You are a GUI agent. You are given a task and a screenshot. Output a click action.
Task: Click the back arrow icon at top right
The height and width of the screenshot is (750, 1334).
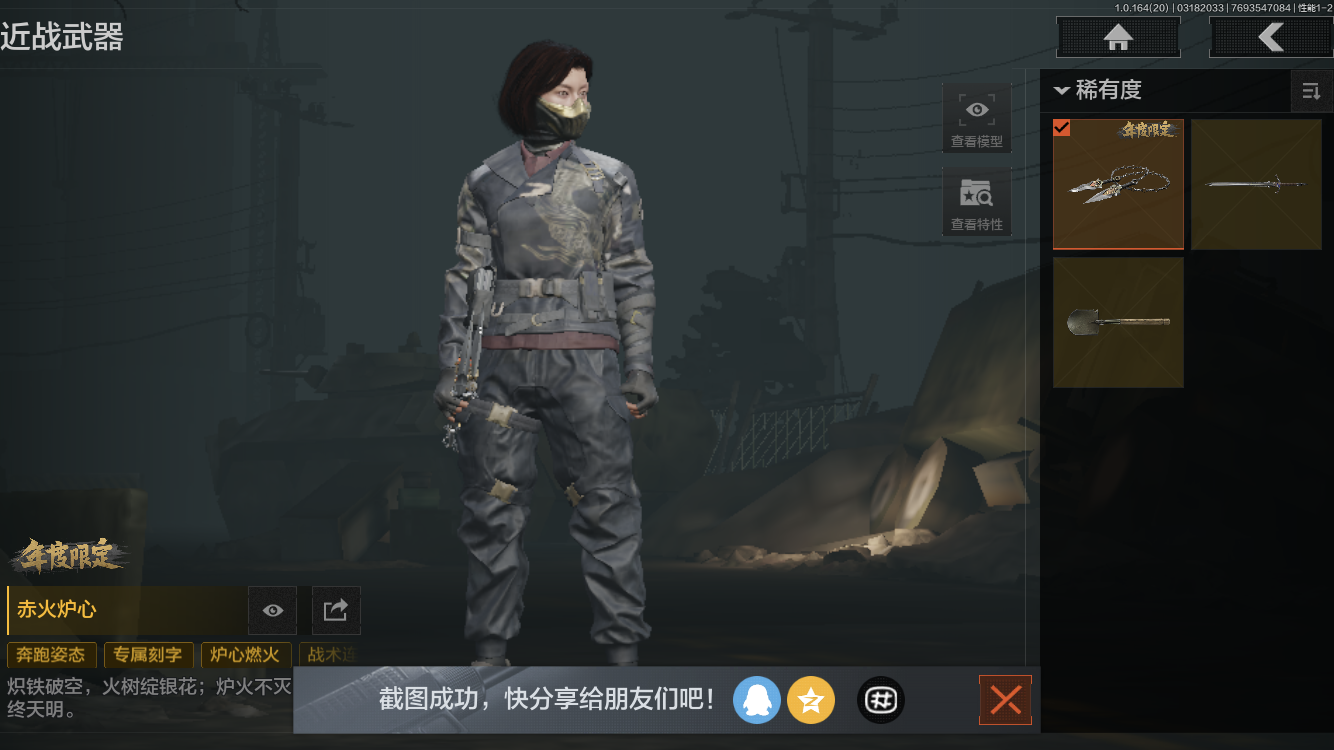tap(1272, 37)
